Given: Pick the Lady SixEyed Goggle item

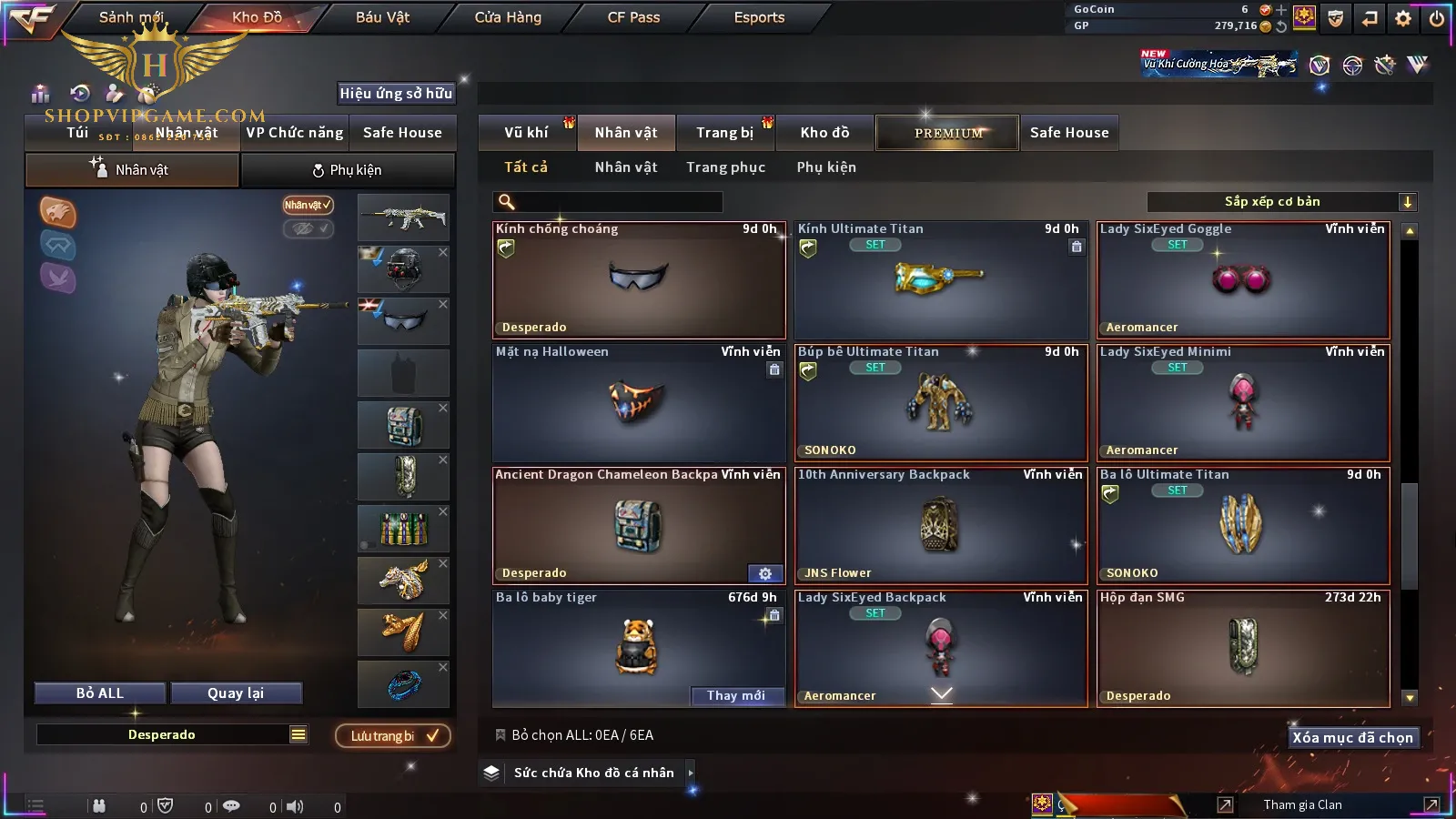Looking at the screenshot, I should click(1243, 279).
